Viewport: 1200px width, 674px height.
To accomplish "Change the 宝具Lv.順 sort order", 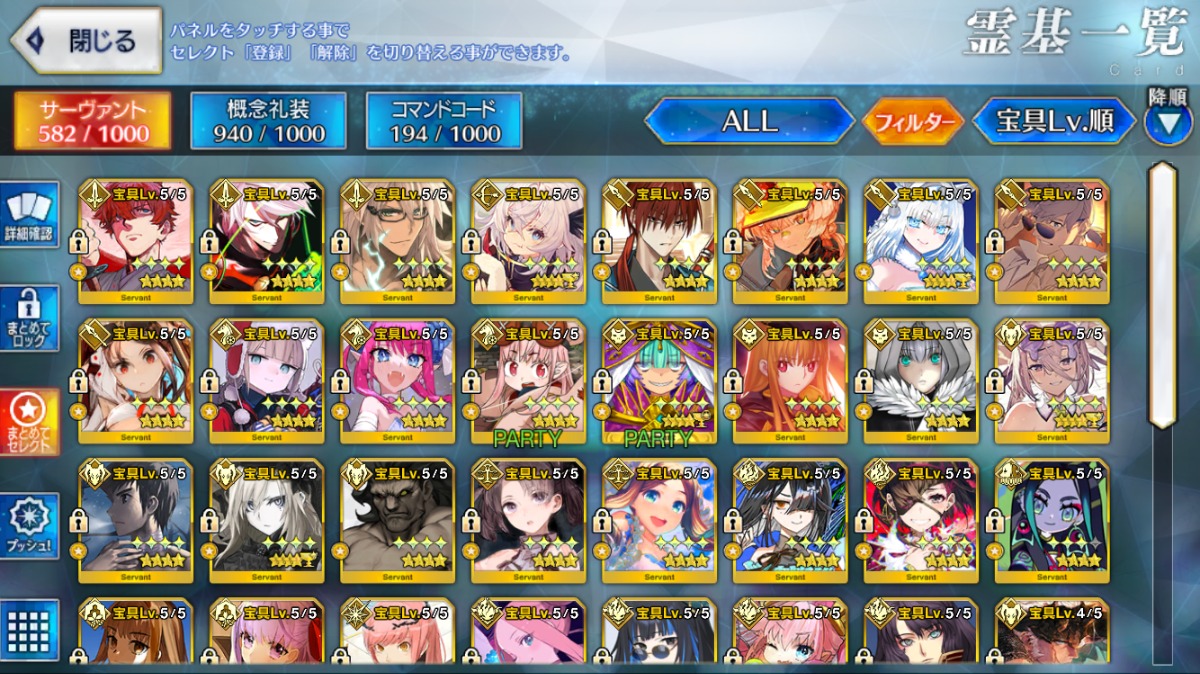I will [x=1054, y=121].
